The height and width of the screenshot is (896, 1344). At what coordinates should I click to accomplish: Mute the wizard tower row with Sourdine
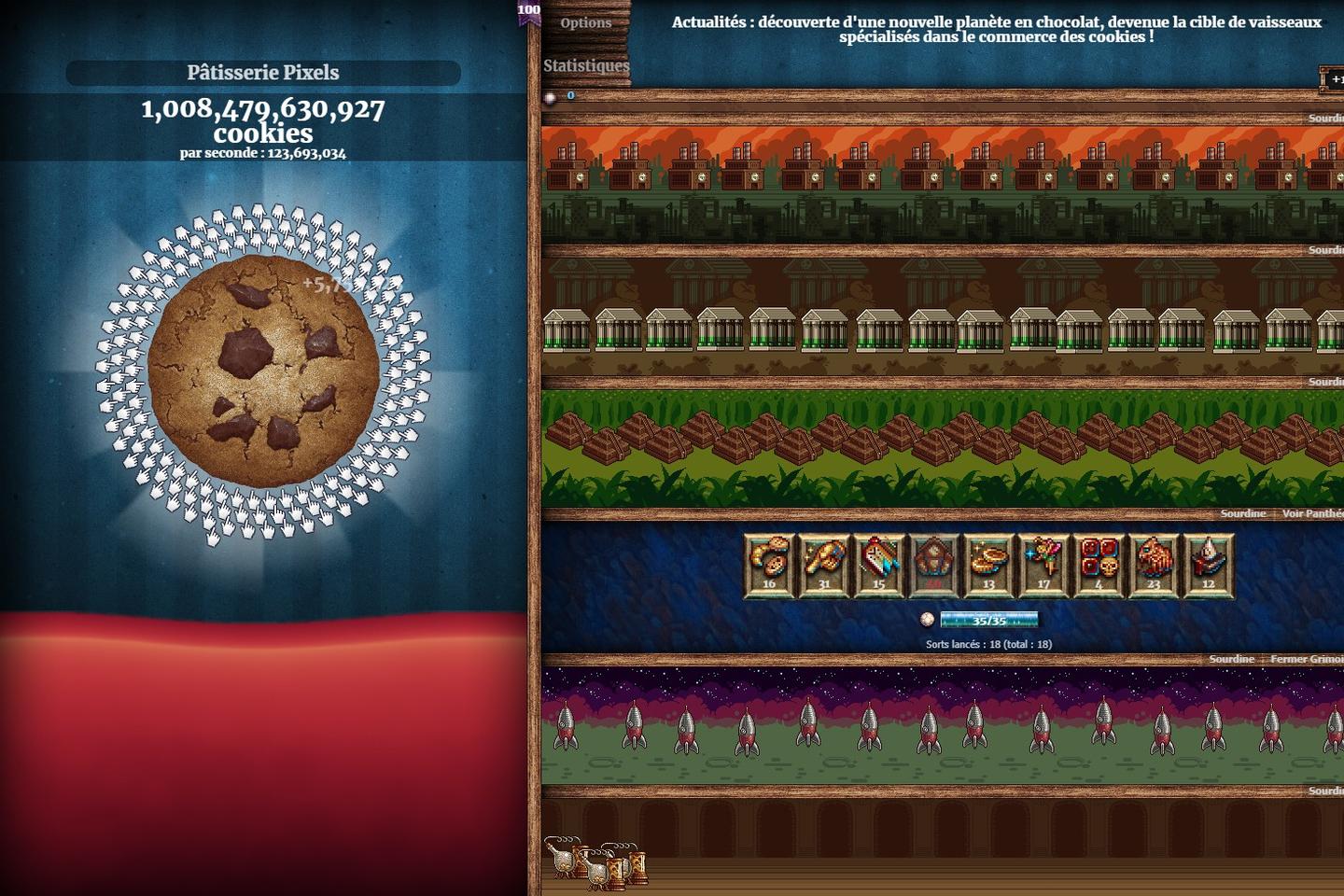click(x=1231, y=659)
